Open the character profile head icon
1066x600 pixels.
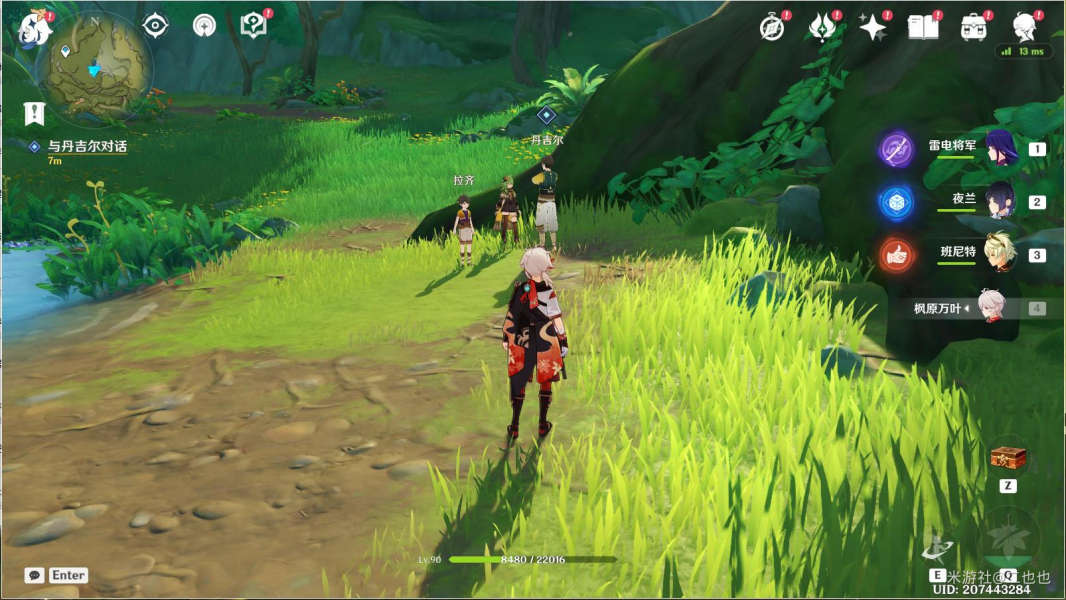click(1024, 26)
